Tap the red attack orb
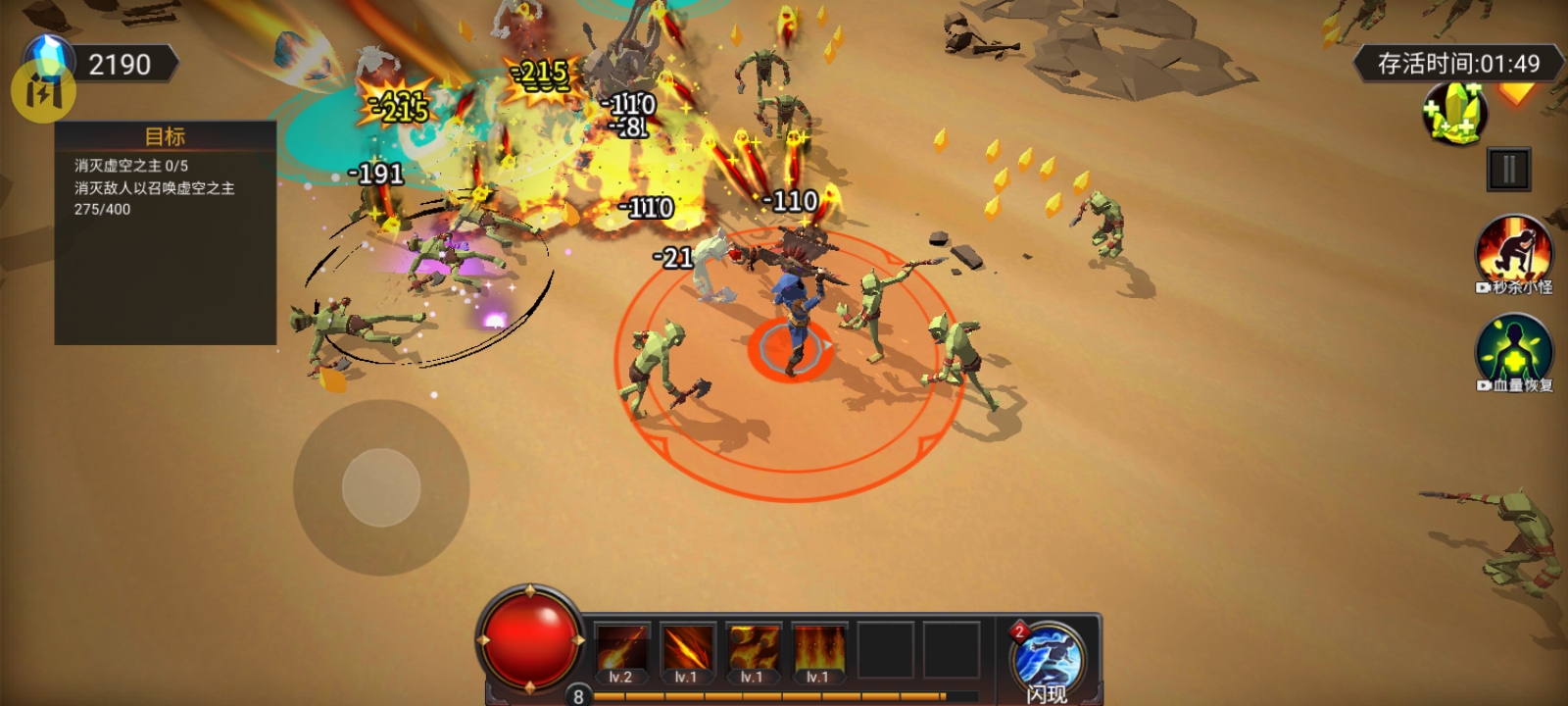The image size is (1568, 706). click(x=530, y=638)
